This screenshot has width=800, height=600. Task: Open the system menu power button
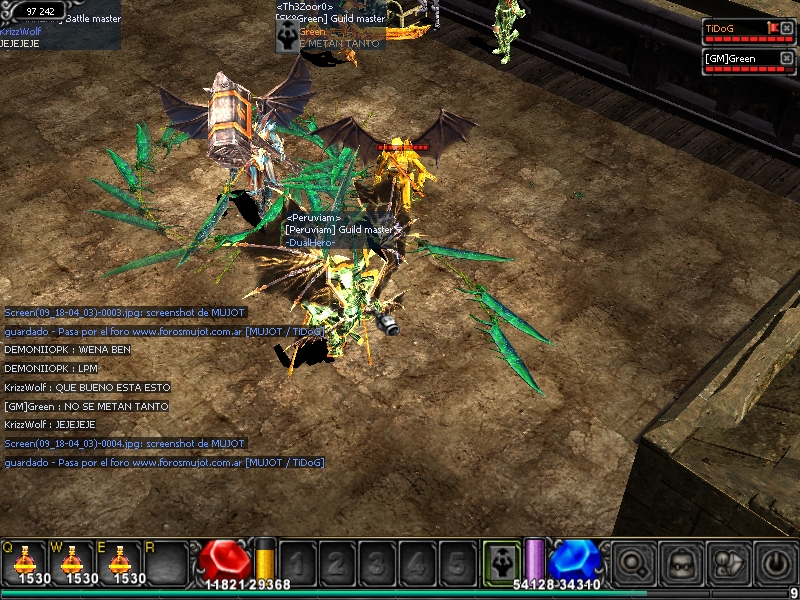tap(777, 562)
